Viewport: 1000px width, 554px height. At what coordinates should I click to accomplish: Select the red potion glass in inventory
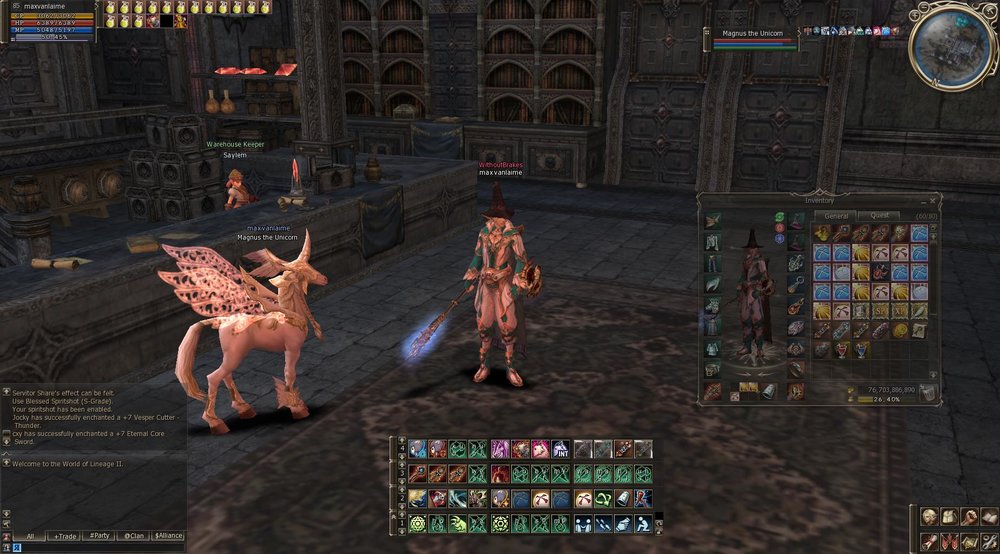[840, 350]
